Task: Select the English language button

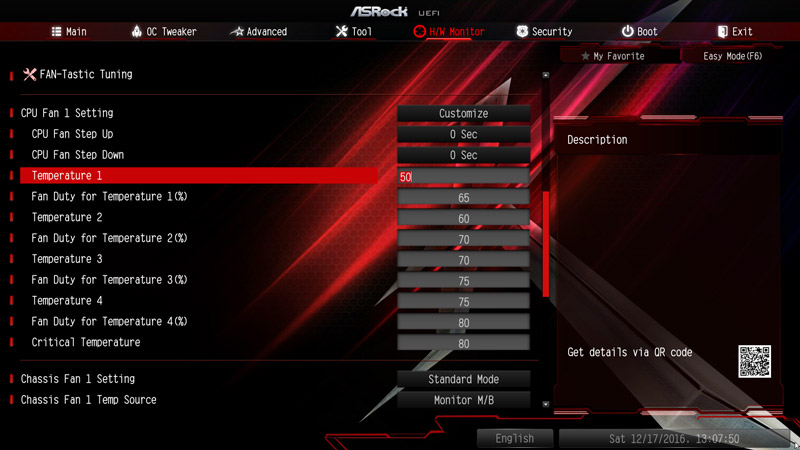Action: pyautogui.click(x=514, y=438)
